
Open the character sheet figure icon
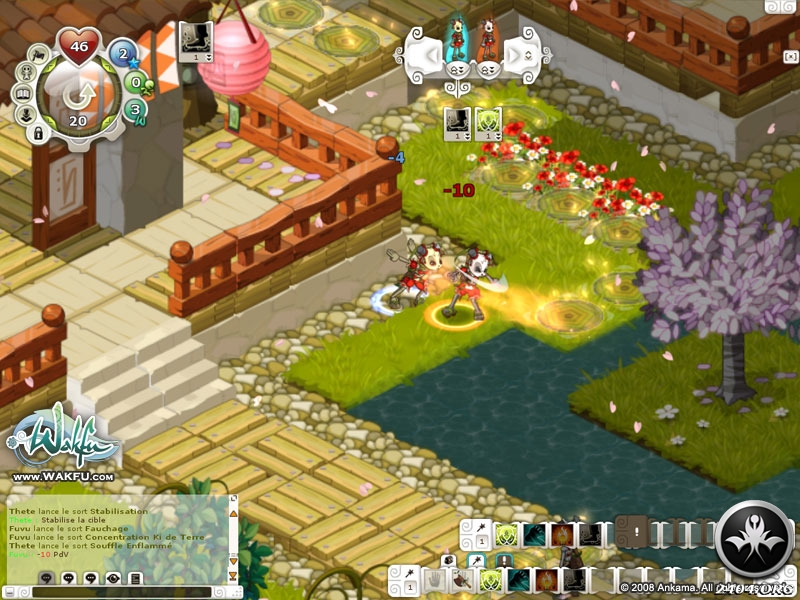pos(27,73)
